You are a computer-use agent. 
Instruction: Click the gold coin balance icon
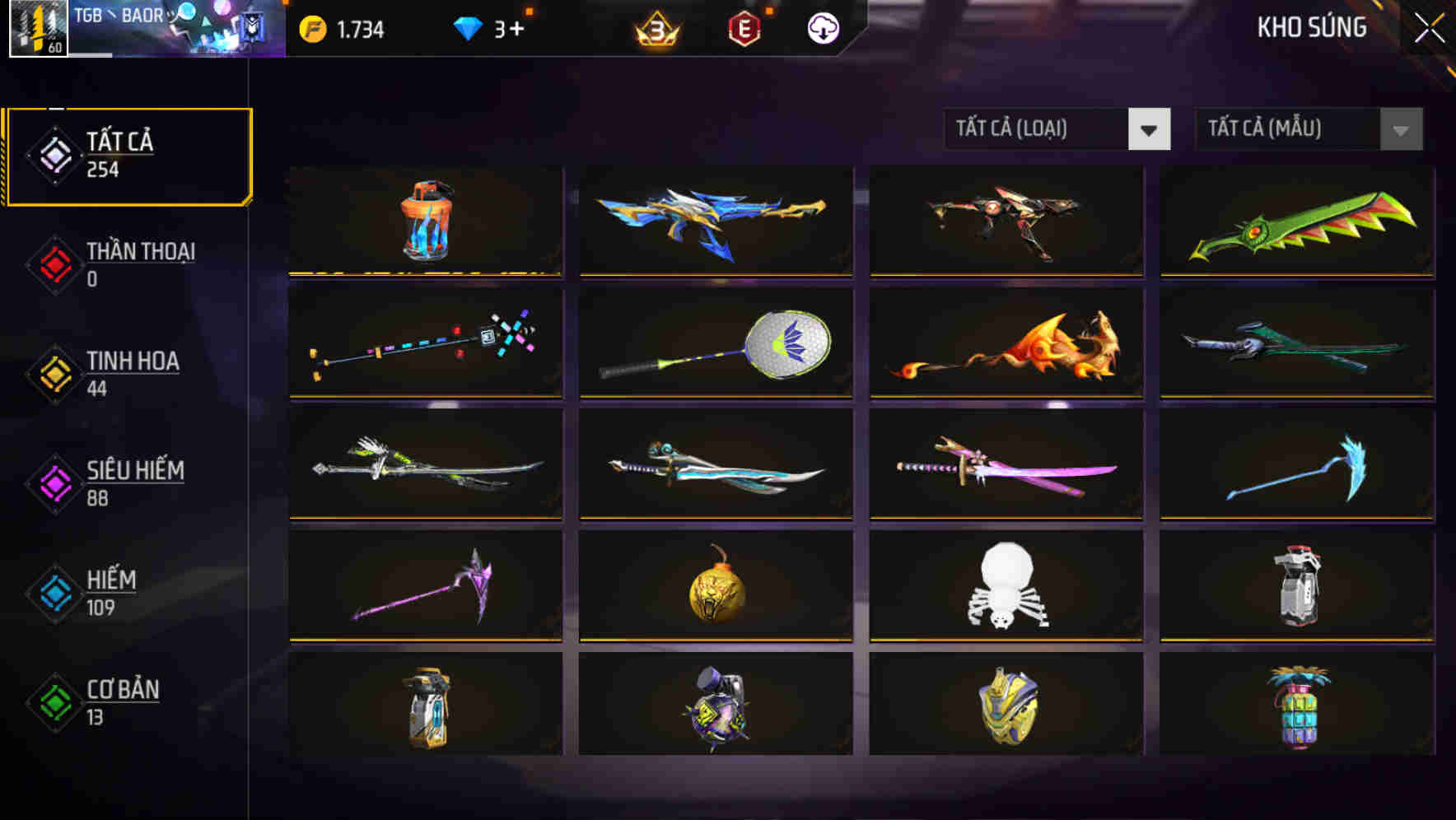tap(314, 28)
